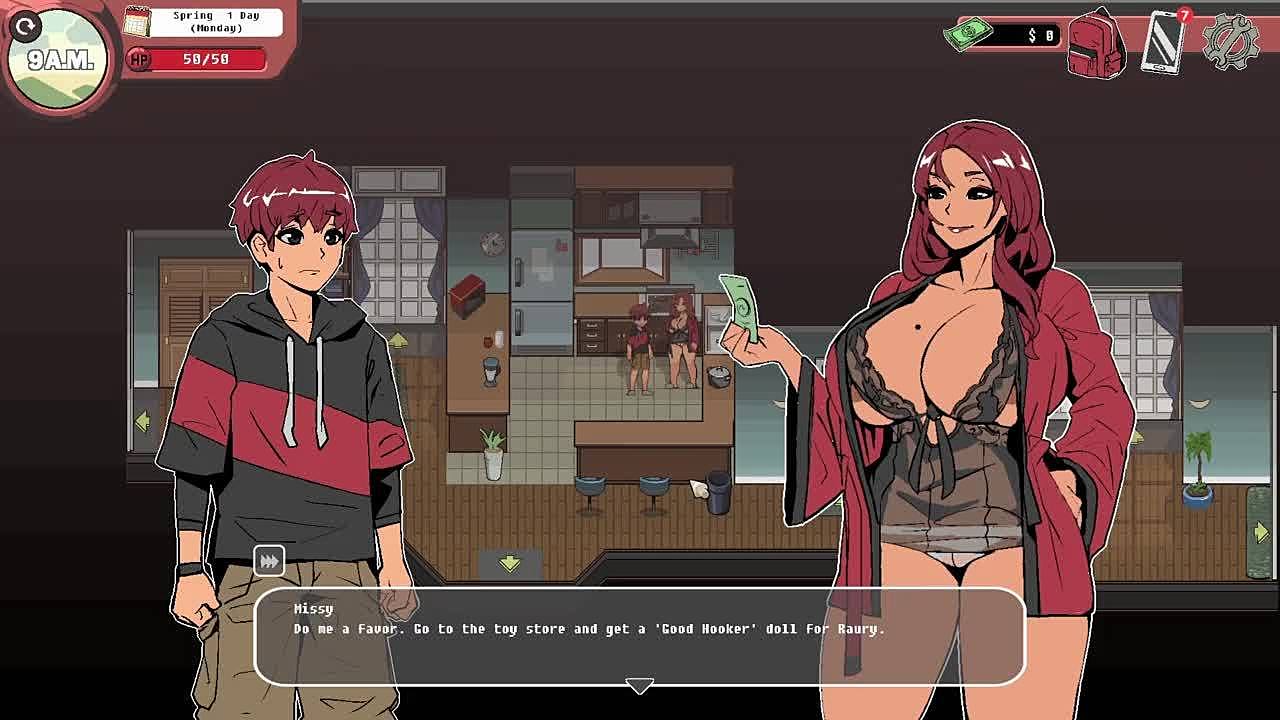
Task: Open the smartphone with notifications
Action: point(1163,42)
